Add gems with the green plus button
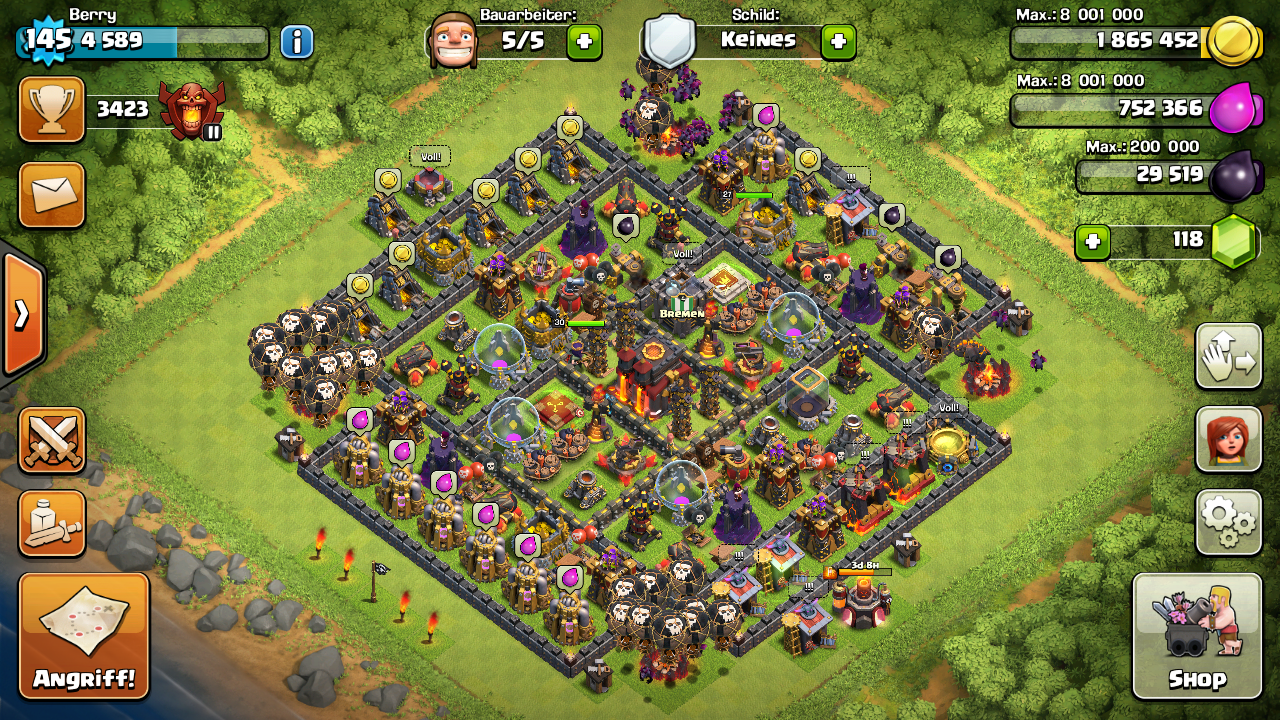1280x720 pixels. pos(1093,242)
